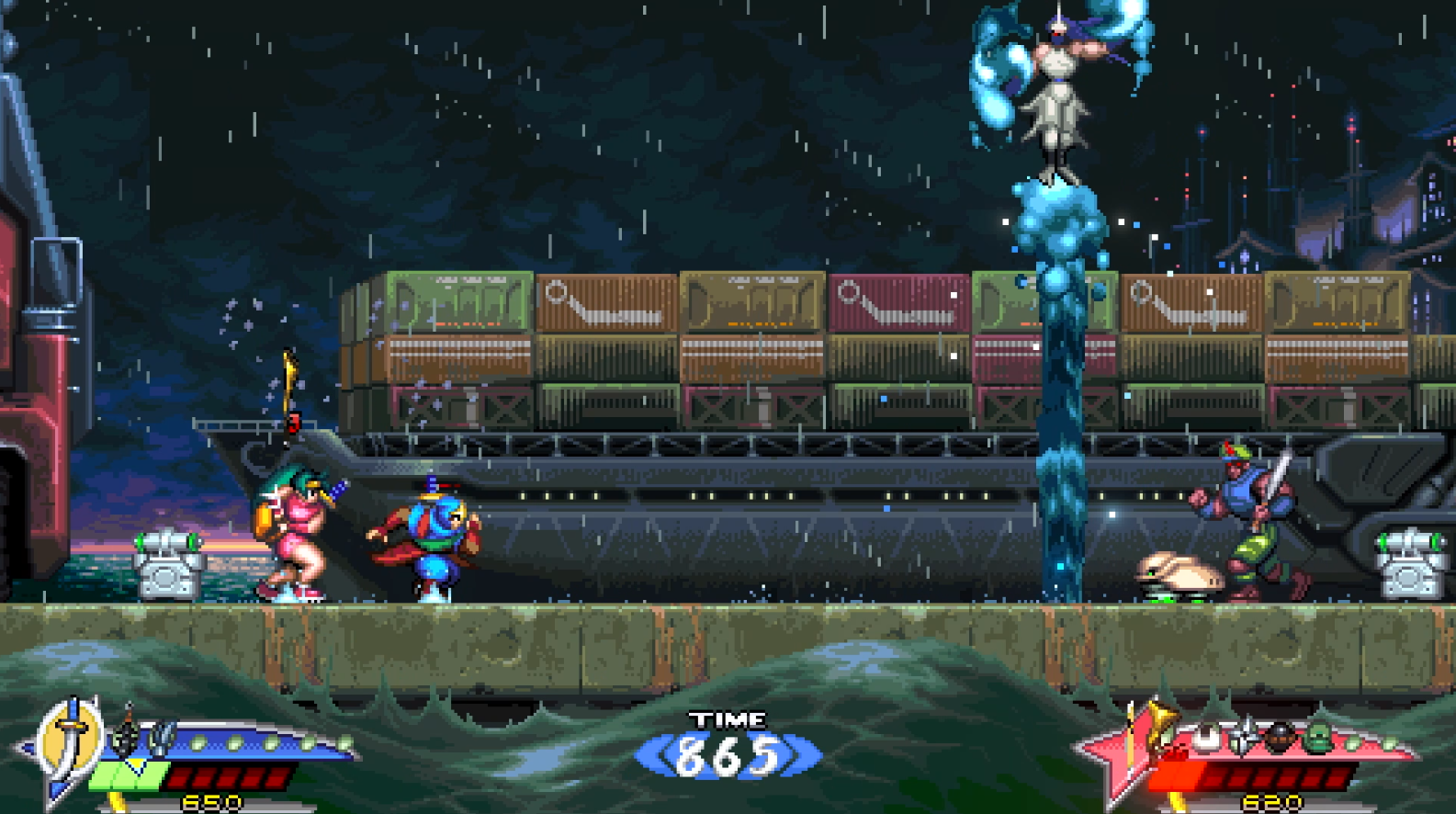Choose the kunai blades item slot

click(162, 738)
